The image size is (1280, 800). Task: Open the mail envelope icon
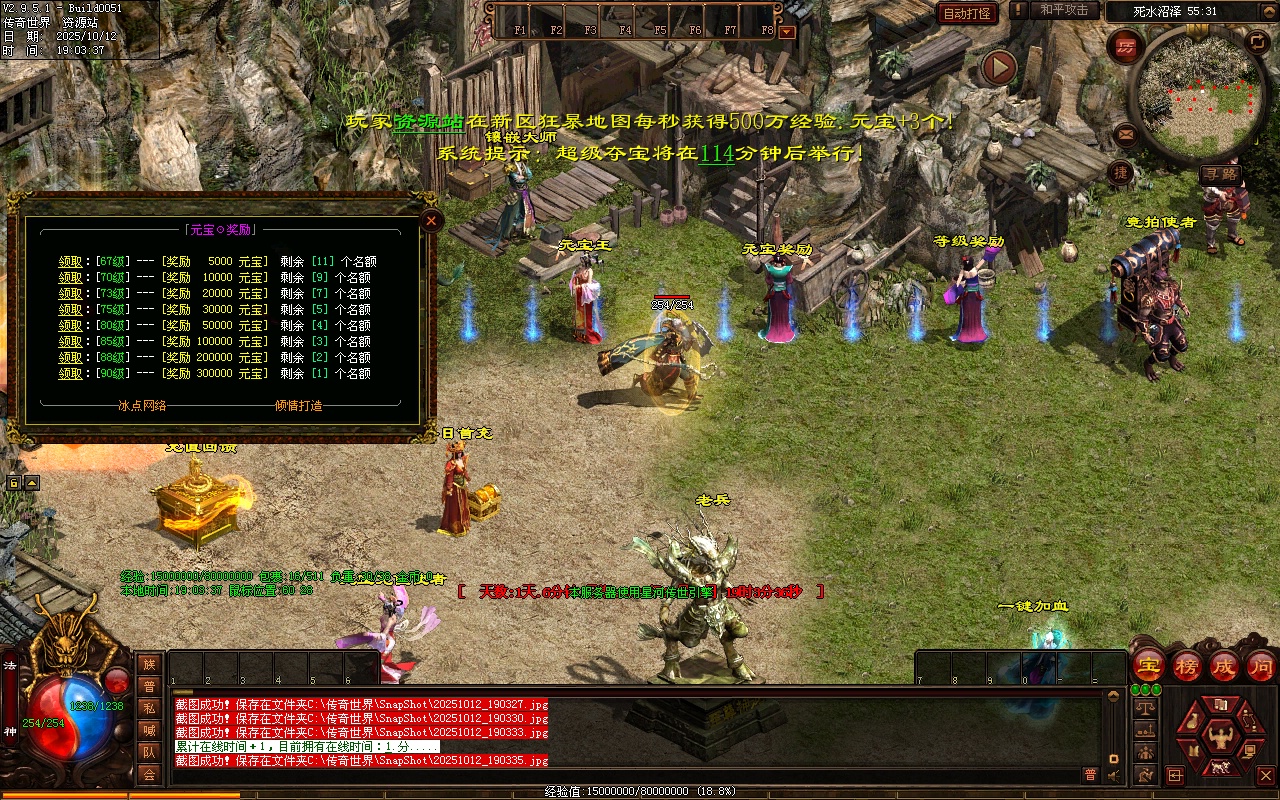point(1126,132)
